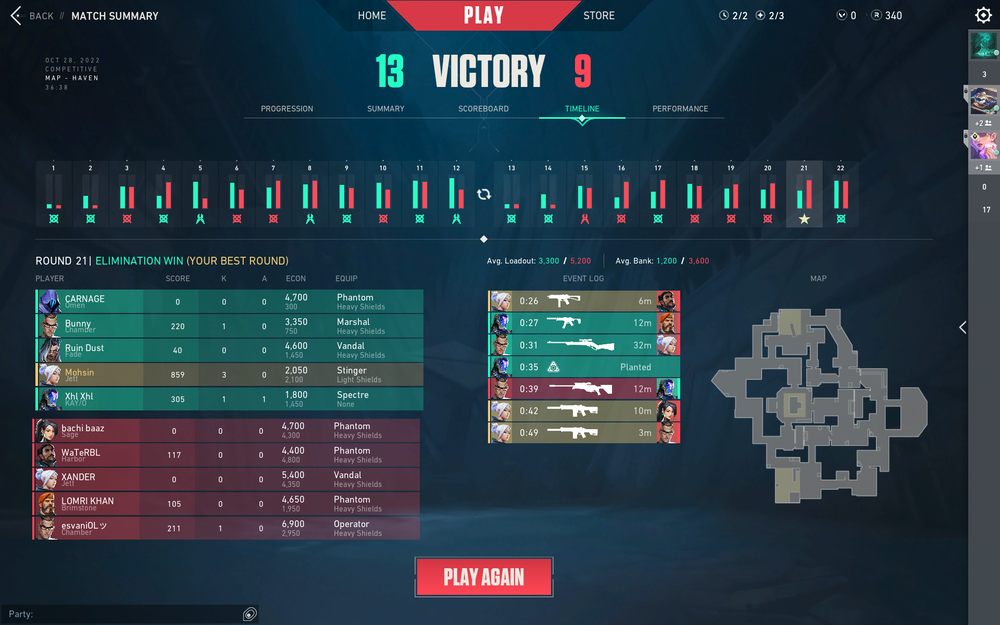
Task: Switch to the Summary tab
Action: click(386, 109)
